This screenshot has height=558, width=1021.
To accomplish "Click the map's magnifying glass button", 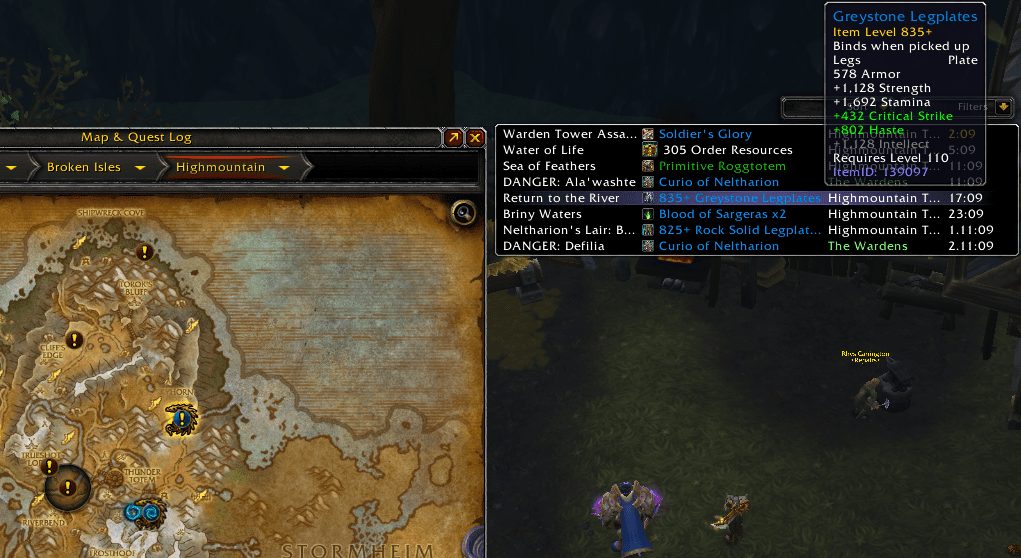I will pos(462,212).
